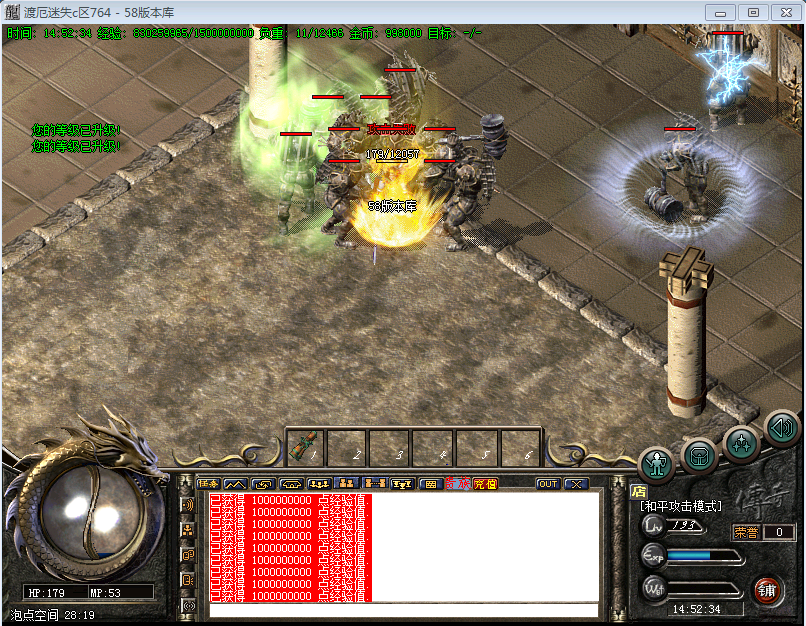
Task: Open the group/team icon beside chat
Action: (188, 530)
